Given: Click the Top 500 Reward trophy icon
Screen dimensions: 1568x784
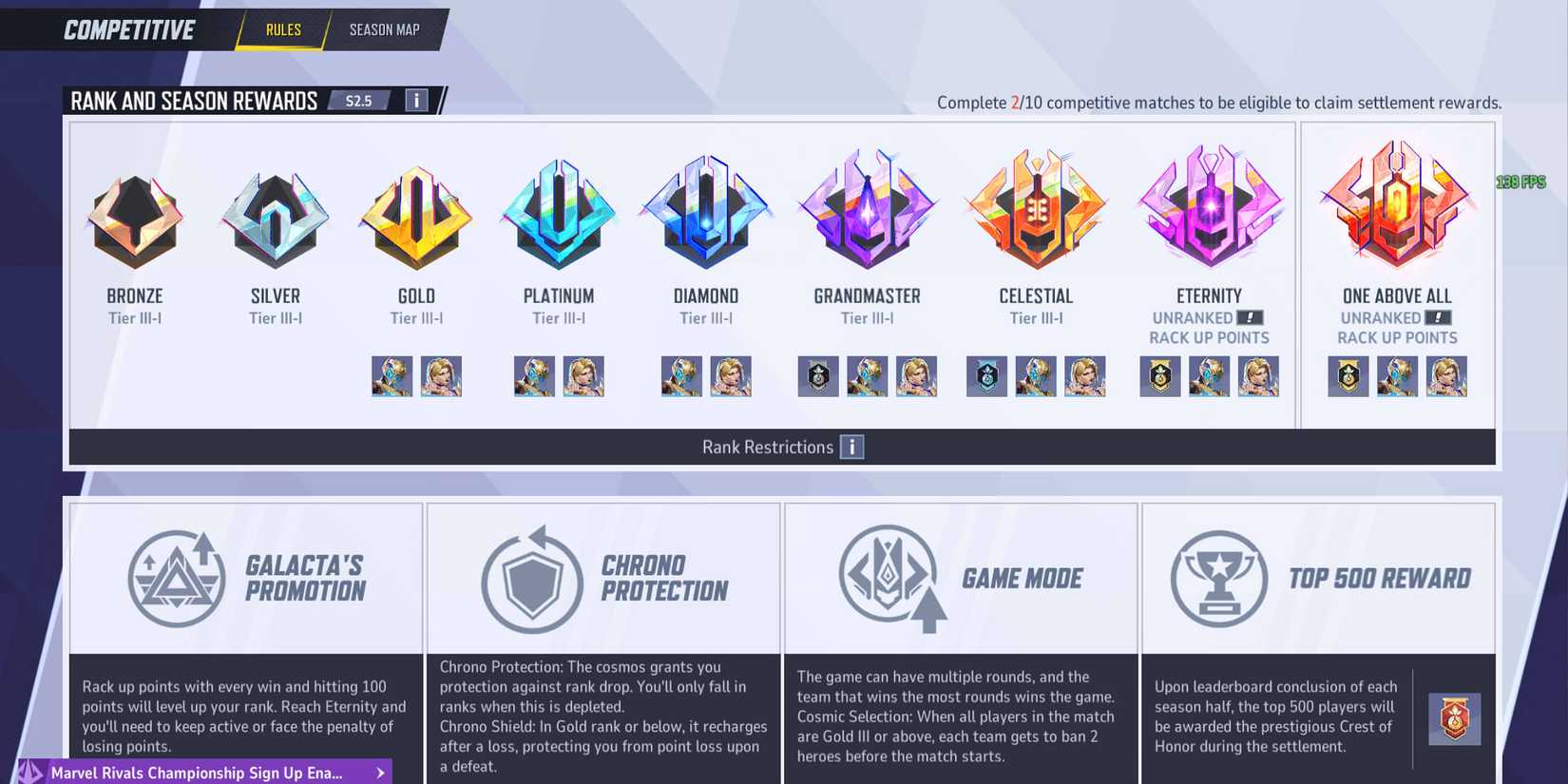Looking at the screenshot, I should coord(1218,577).
